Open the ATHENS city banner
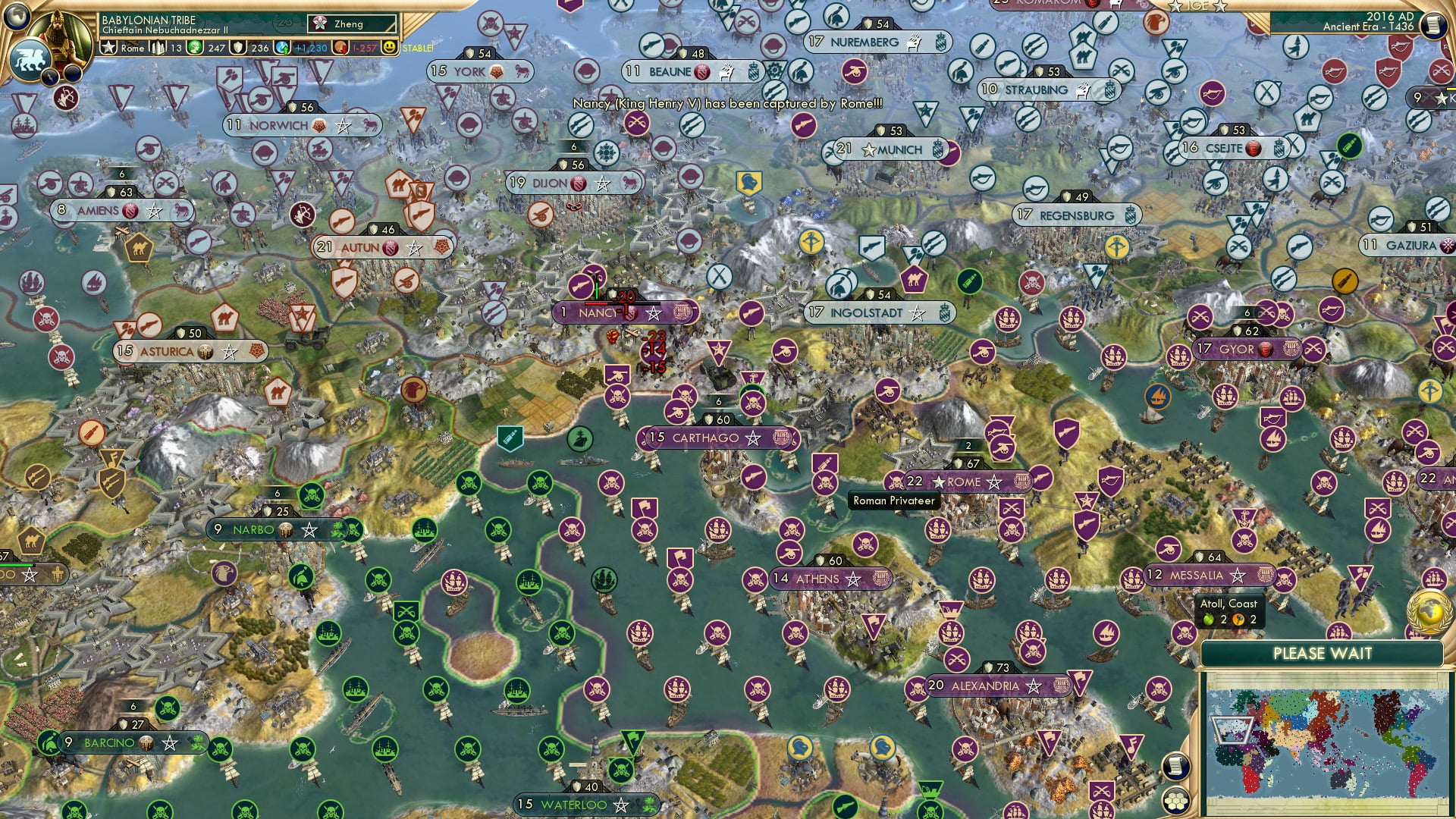The height and width of the screenshot is (819, 1456). point(832,578)
